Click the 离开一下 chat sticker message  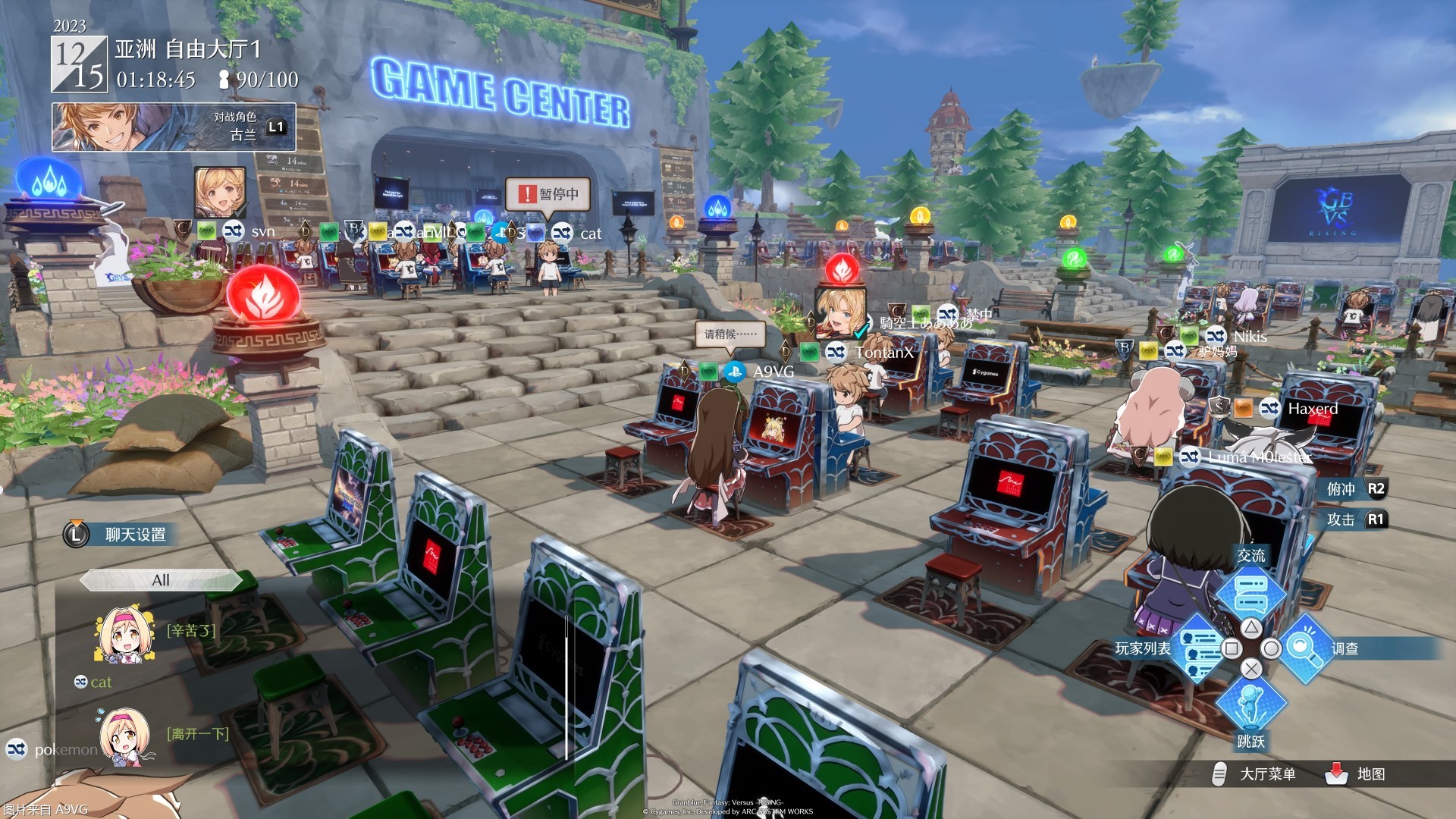(x=197, y=733)
